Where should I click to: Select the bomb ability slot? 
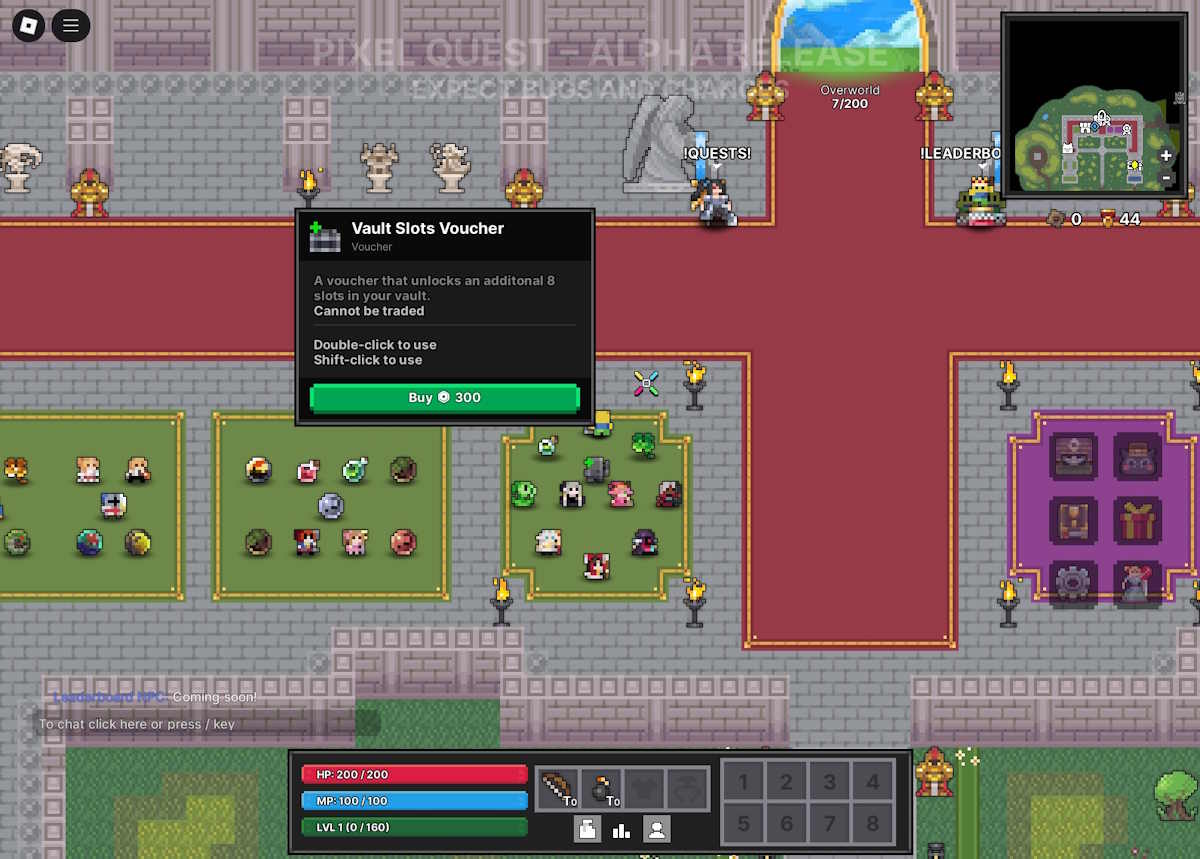coord(601,788)
